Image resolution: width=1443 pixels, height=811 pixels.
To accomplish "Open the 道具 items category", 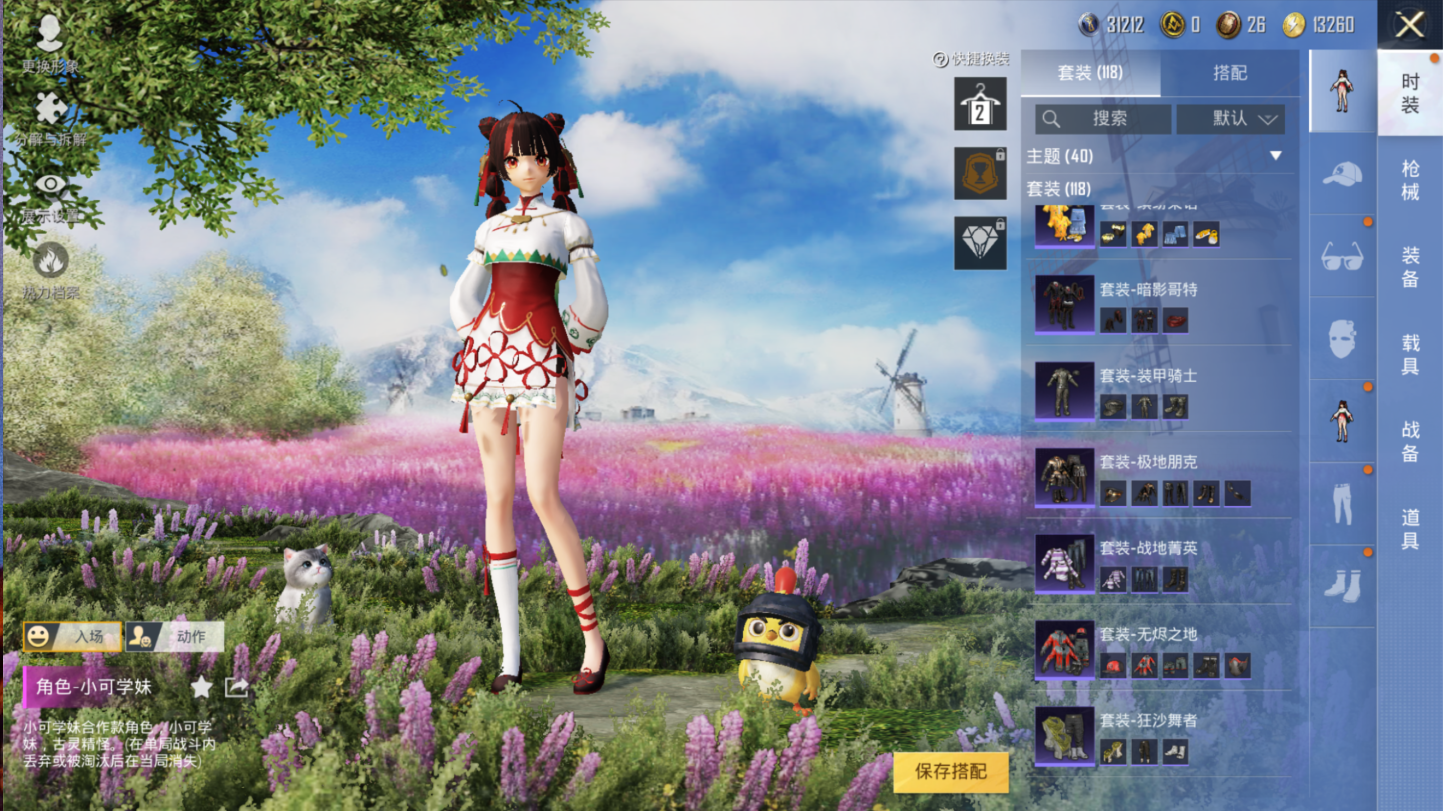I will pyautogui.click(x=1410, y=528).
